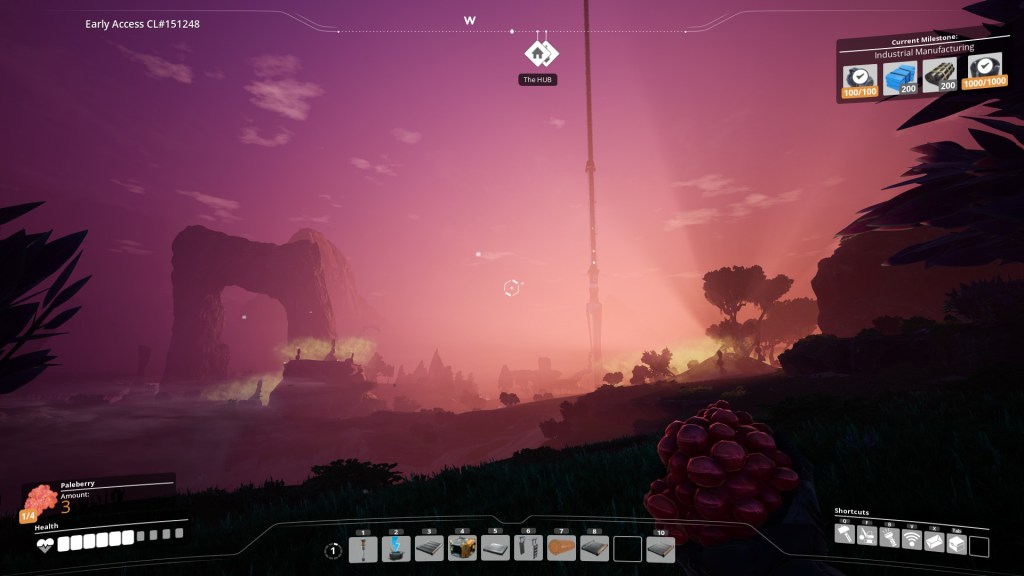Toggle the flashlight shortcut
The width and height of the screenshot is (1024, 576).
tap(890, 538)
